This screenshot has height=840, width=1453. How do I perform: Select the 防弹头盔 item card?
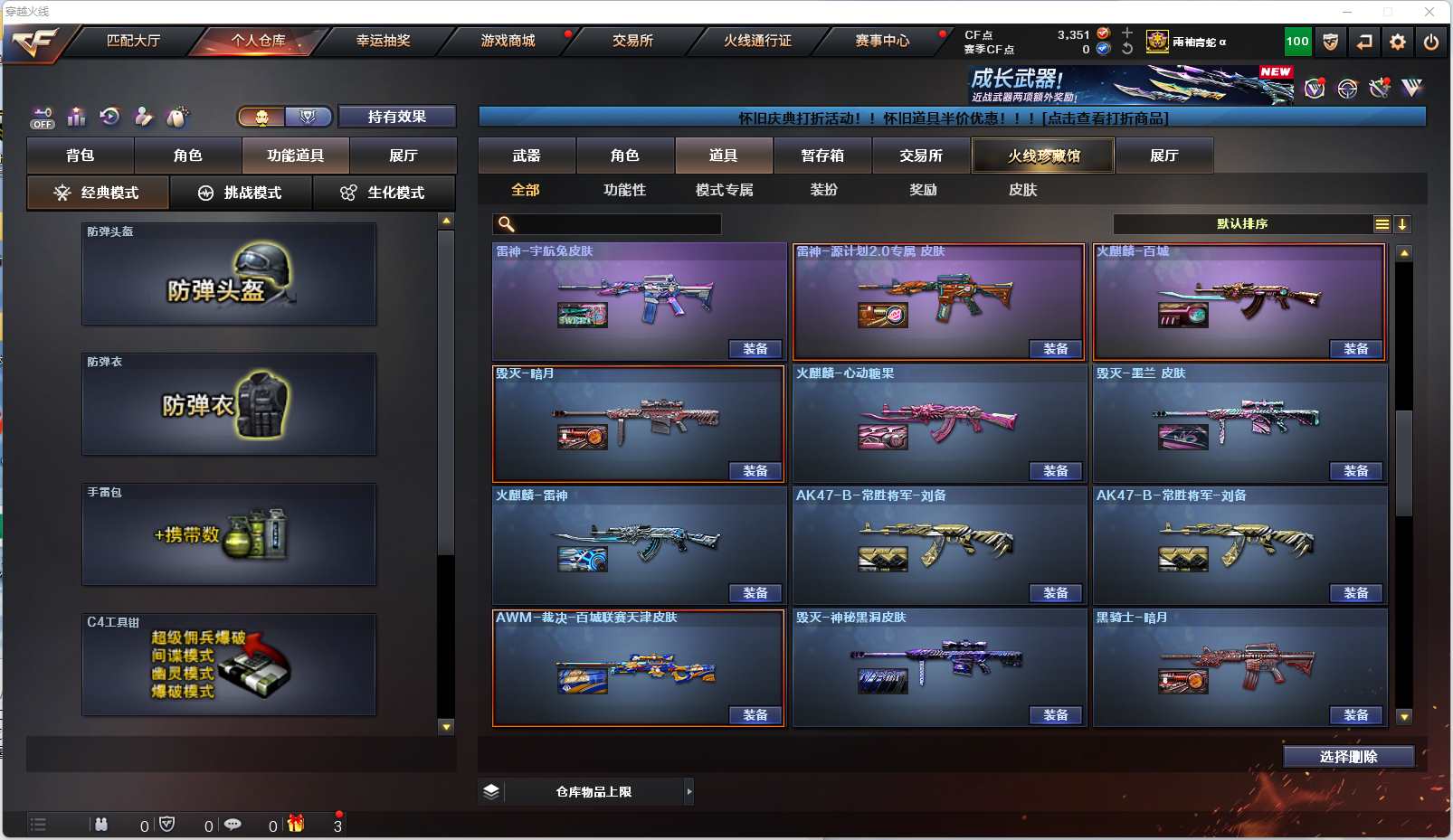click(229, 274)
